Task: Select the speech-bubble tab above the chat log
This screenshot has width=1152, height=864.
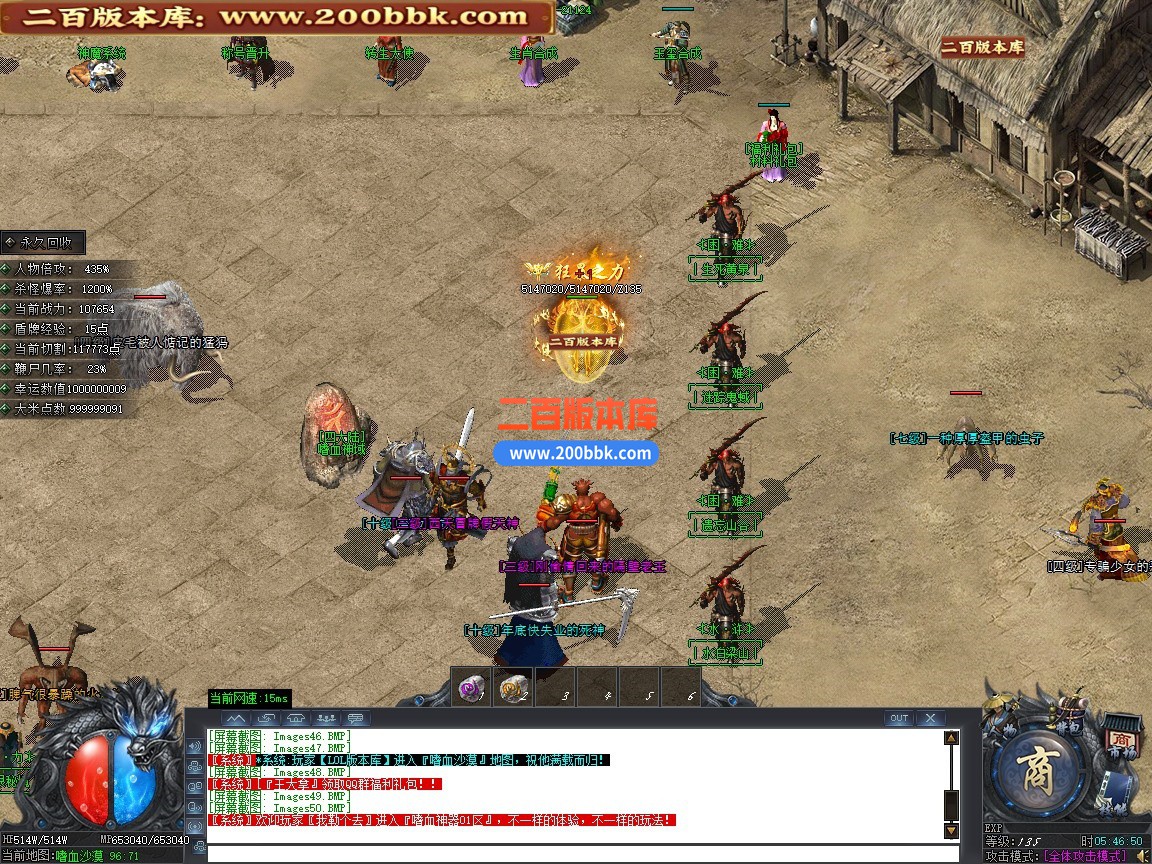Action: point(356,718)
